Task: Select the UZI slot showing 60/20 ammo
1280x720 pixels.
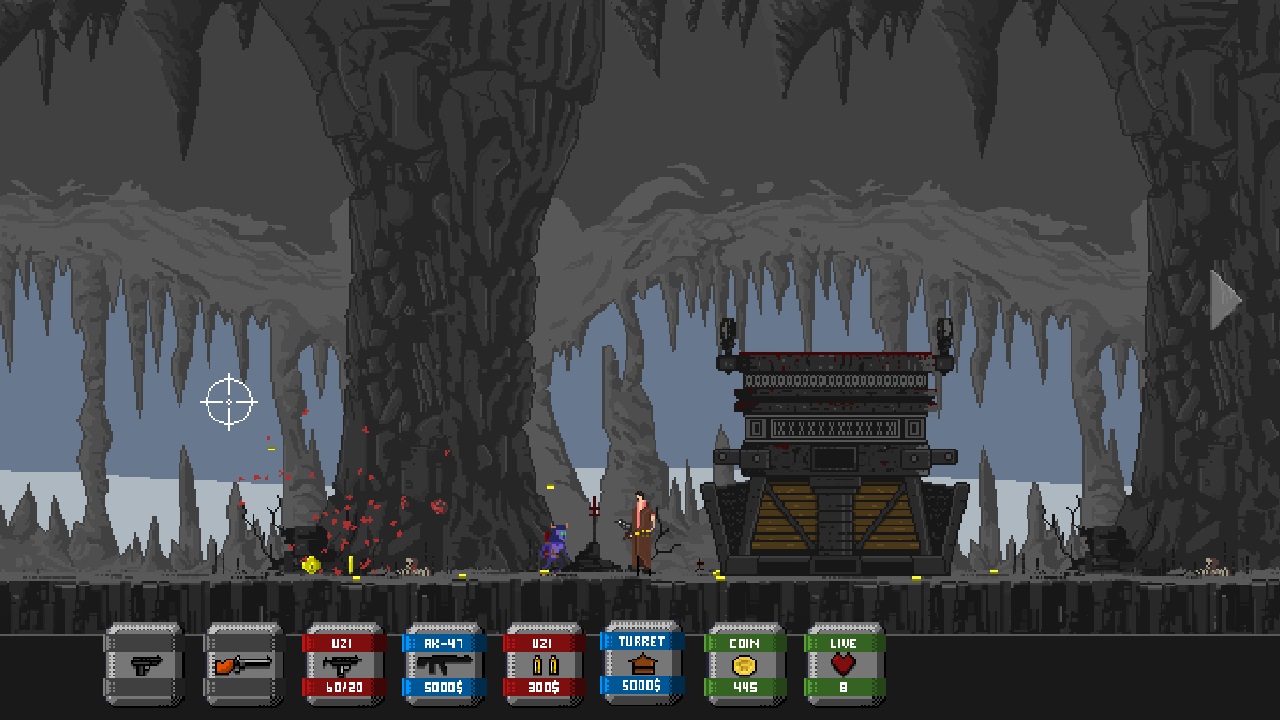Action: tap(344, 663)
